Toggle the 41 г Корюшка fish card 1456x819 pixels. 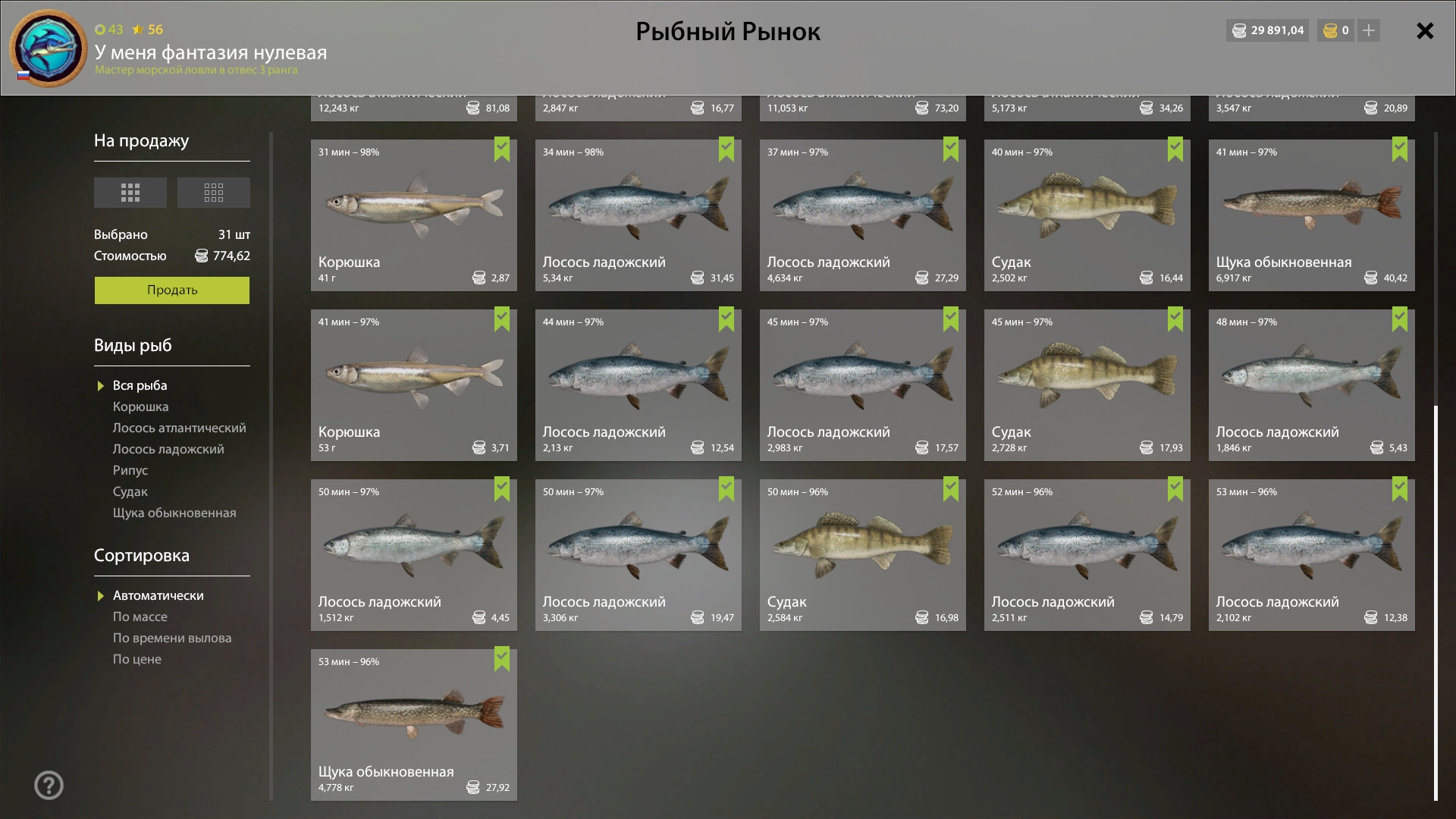[413, 215]
